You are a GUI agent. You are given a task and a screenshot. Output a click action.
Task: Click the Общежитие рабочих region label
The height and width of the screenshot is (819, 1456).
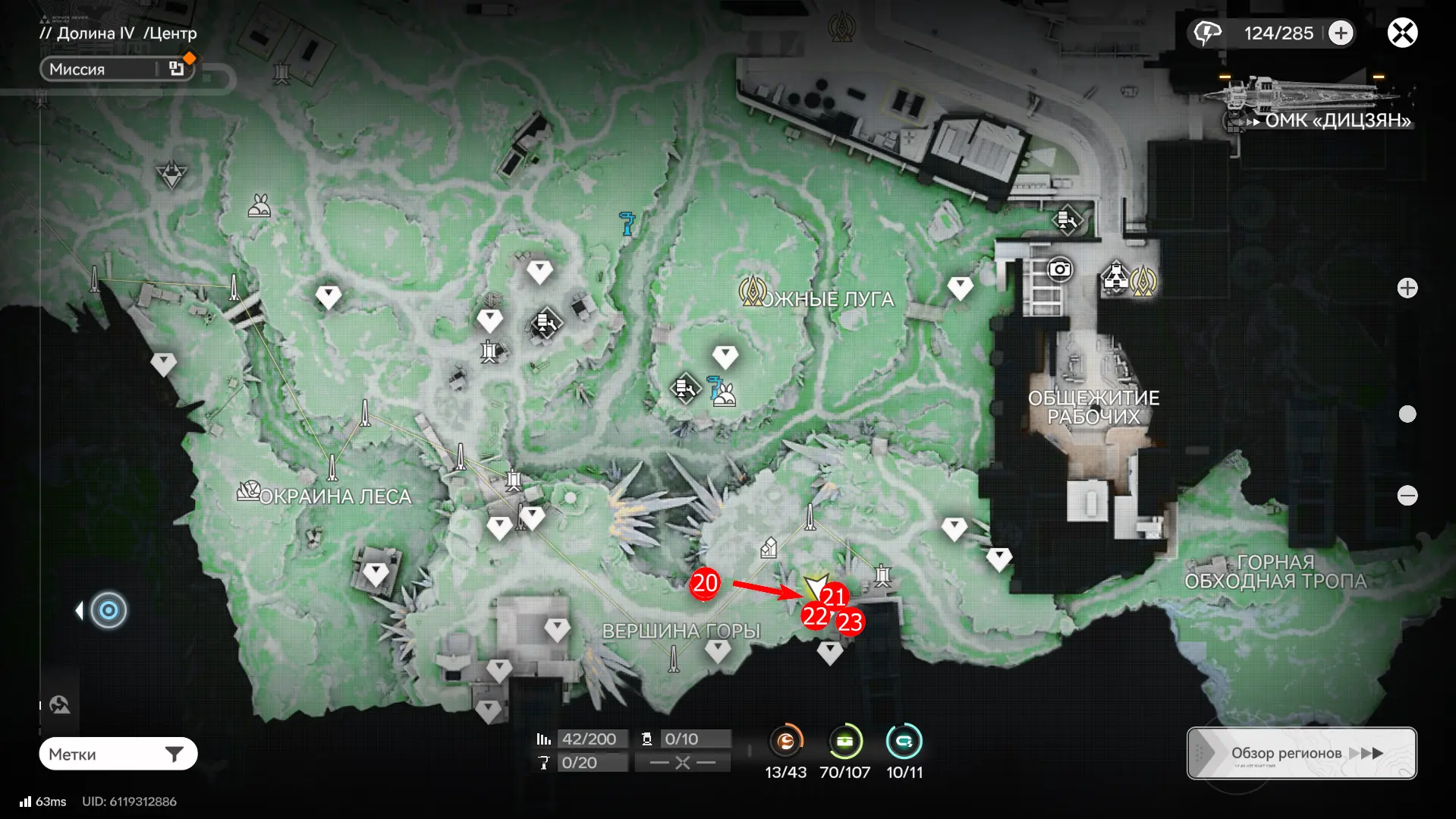(1093, 407)
